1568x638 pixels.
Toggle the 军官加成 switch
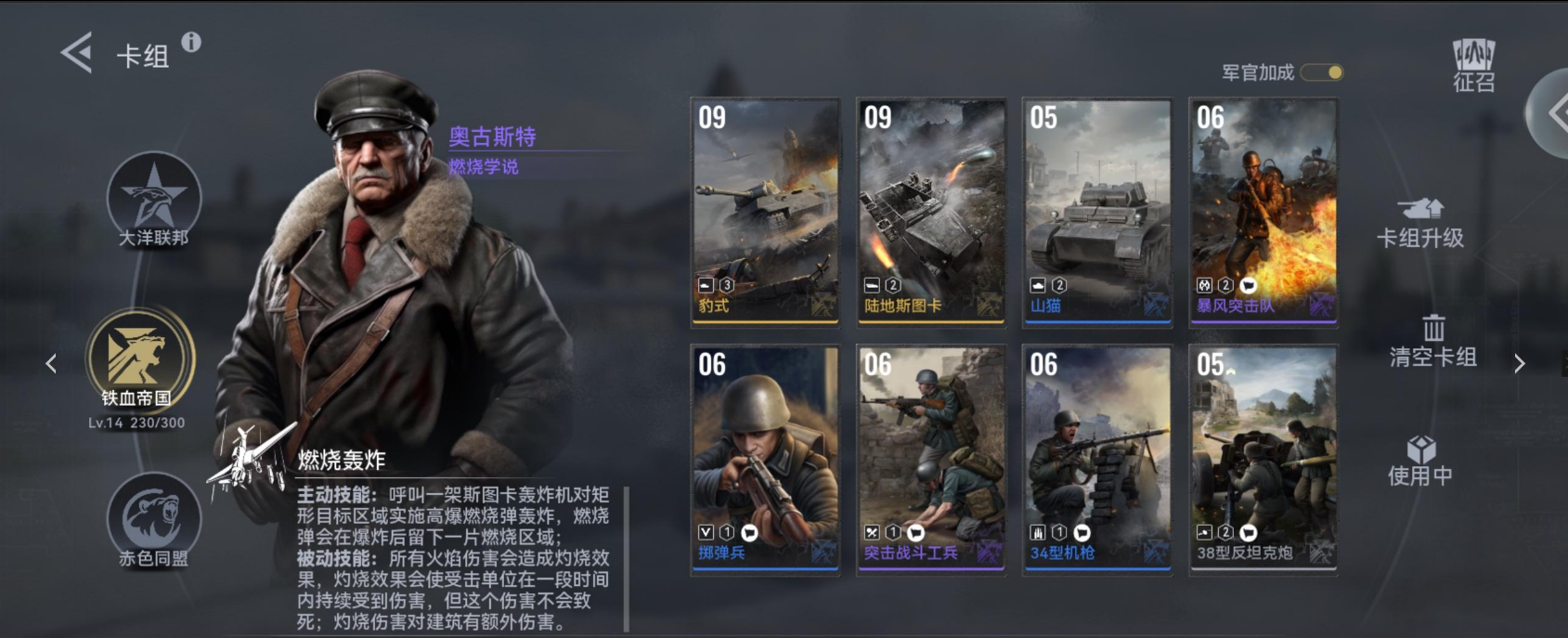(1322, 72)
